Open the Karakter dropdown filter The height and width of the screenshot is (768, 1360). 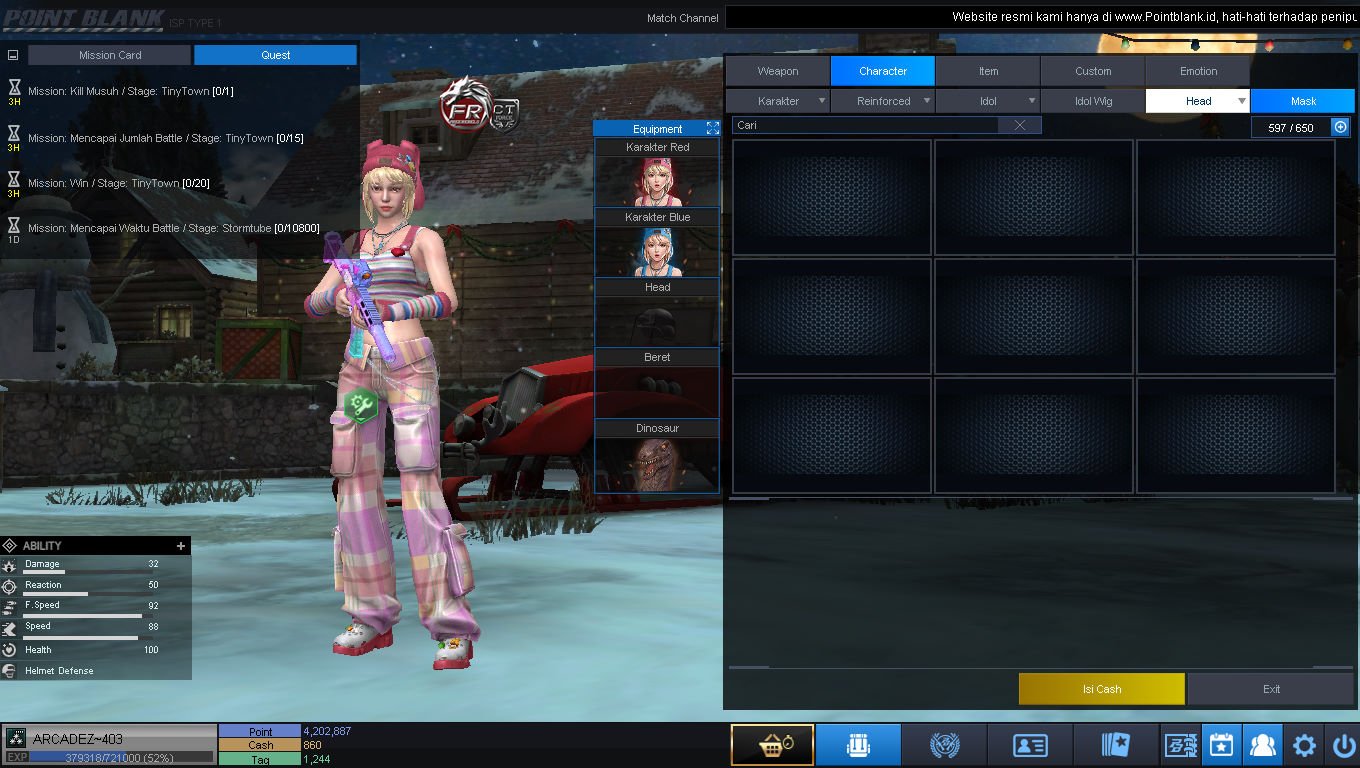point(778,101)
